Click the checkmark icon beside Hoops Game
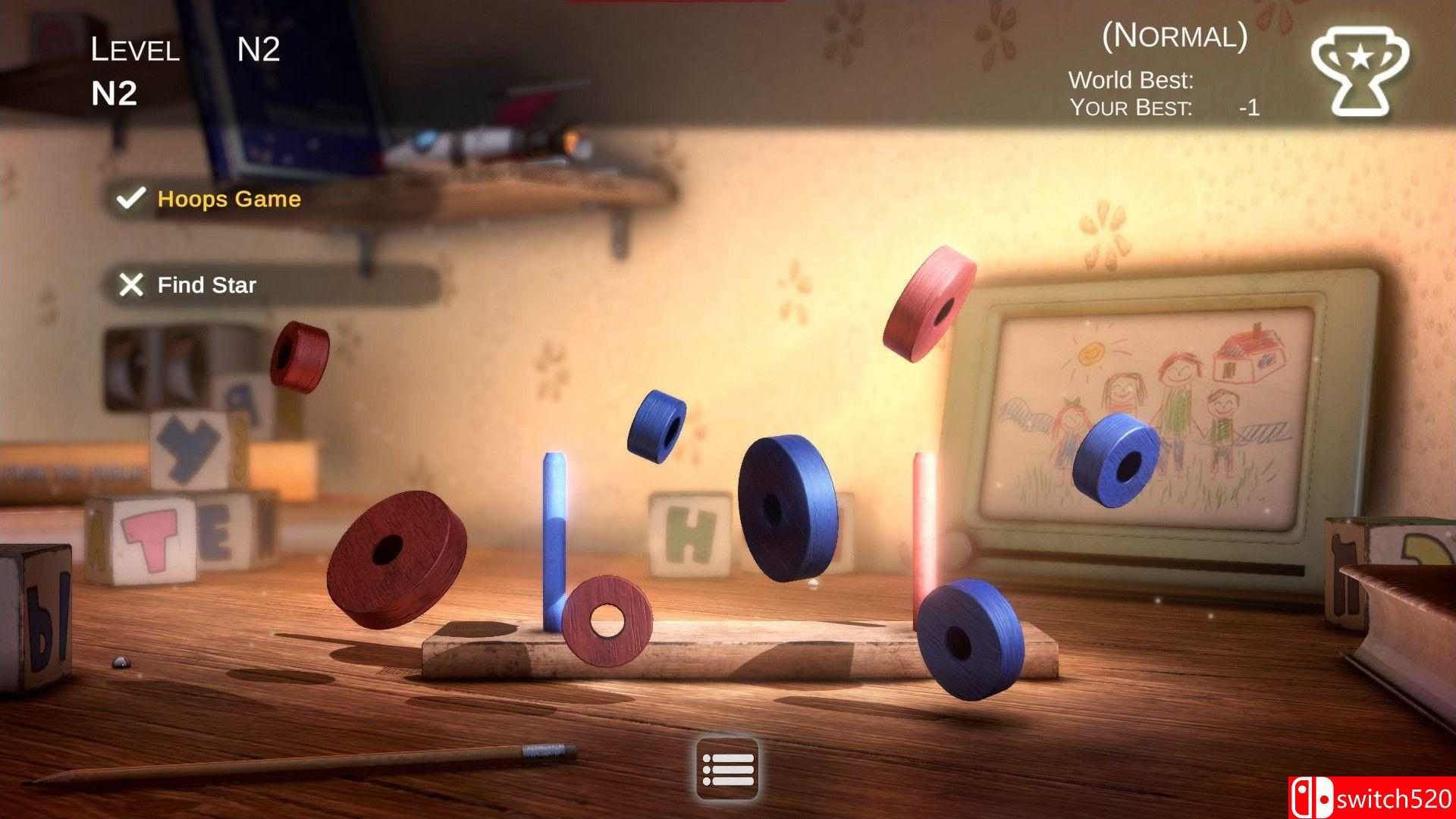1456x819 pixels. (130, 199)
